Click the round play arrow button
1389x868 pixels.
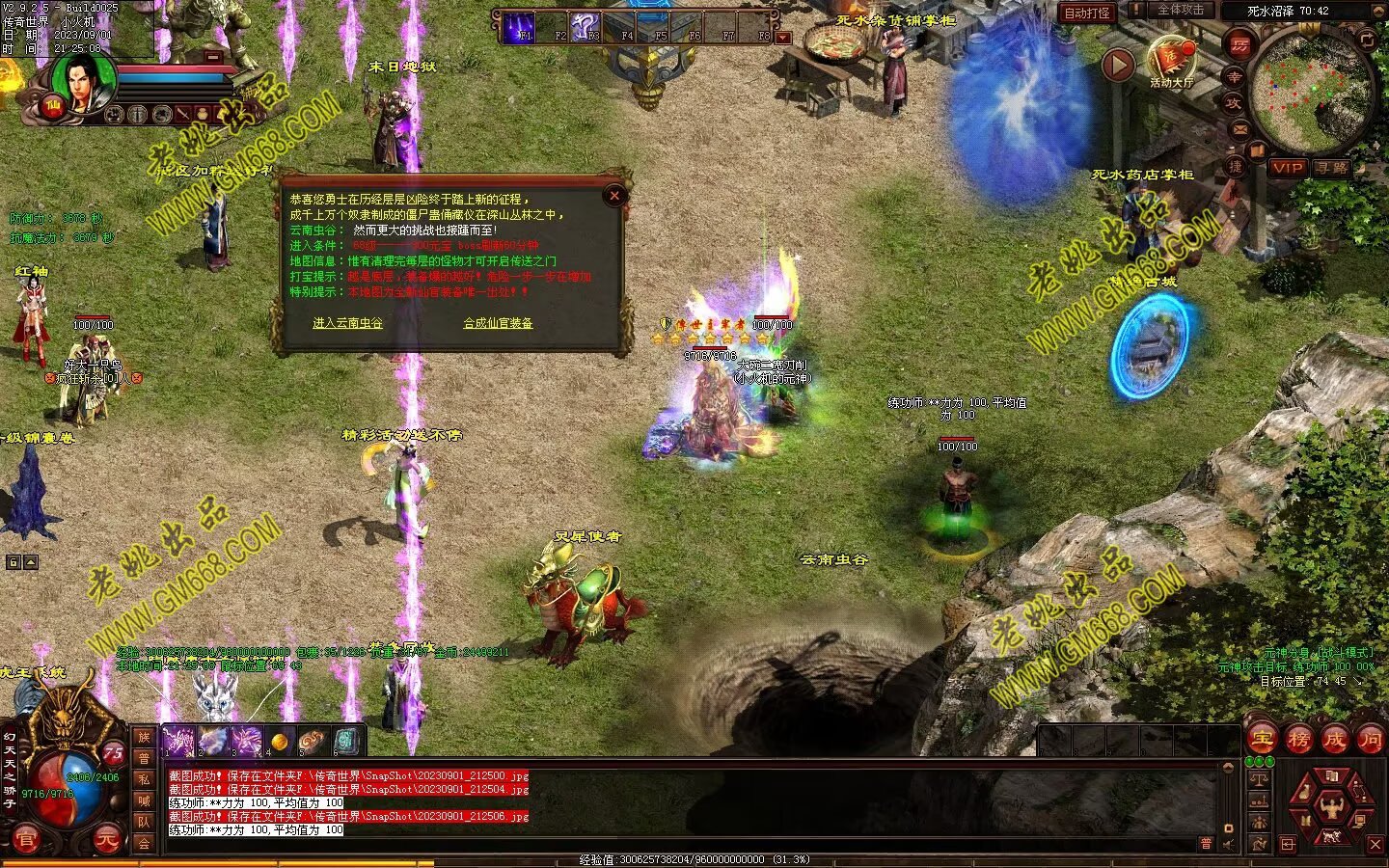click(x=1118, y=65)
